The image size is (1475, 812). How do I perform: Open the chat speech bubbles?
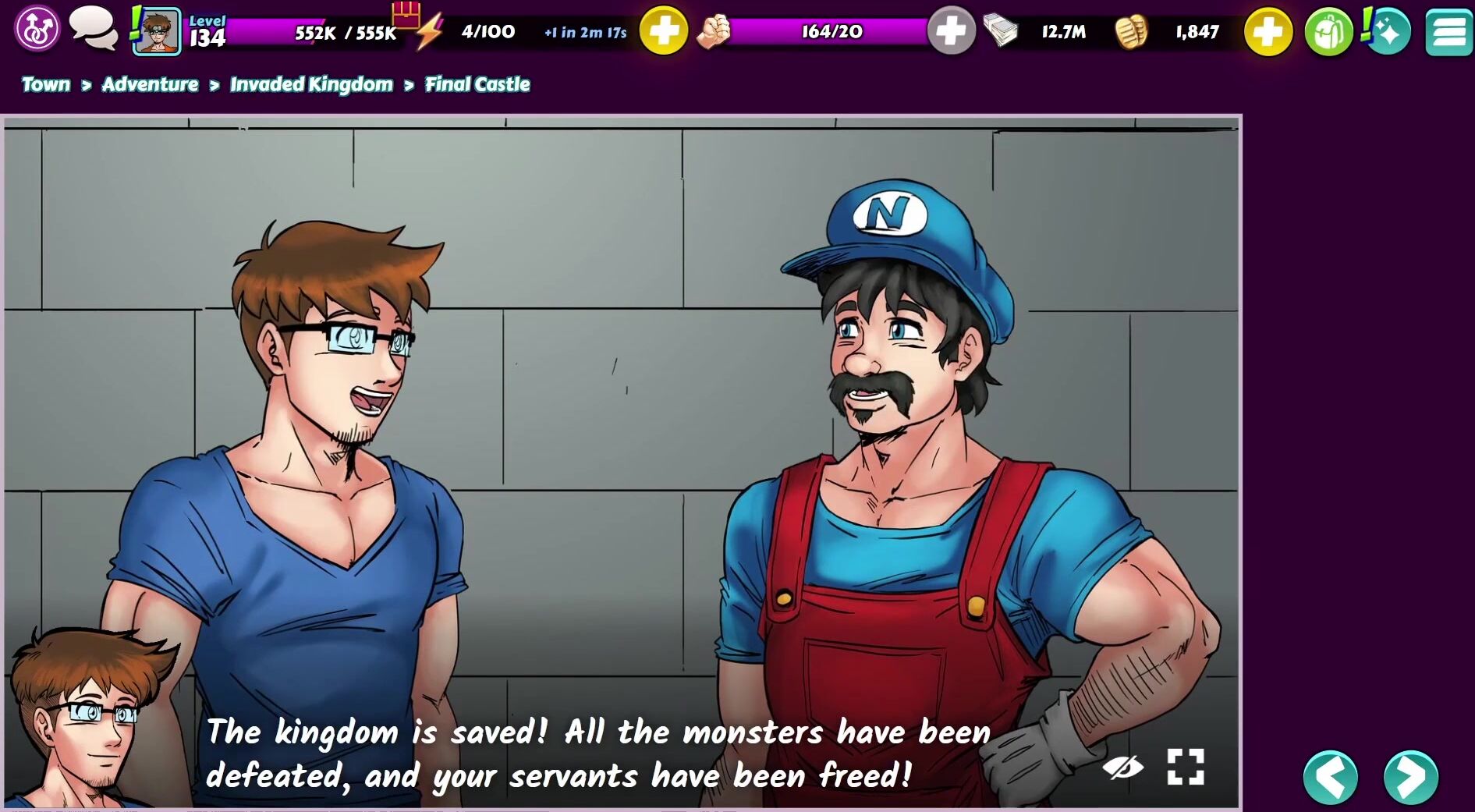coord(93,29)
